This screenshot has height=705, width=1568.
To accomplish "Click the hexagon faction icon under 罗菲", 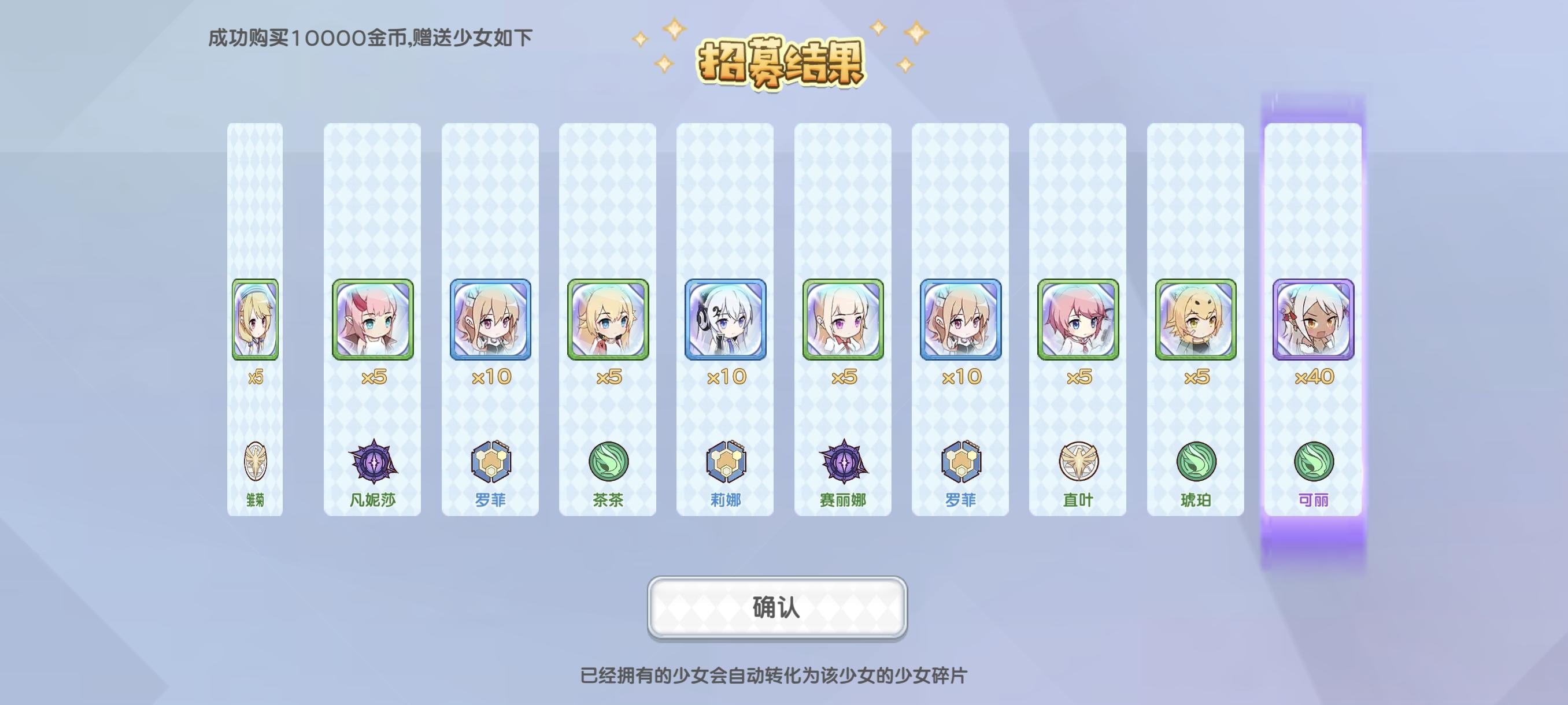I will (x=490, y=462).
